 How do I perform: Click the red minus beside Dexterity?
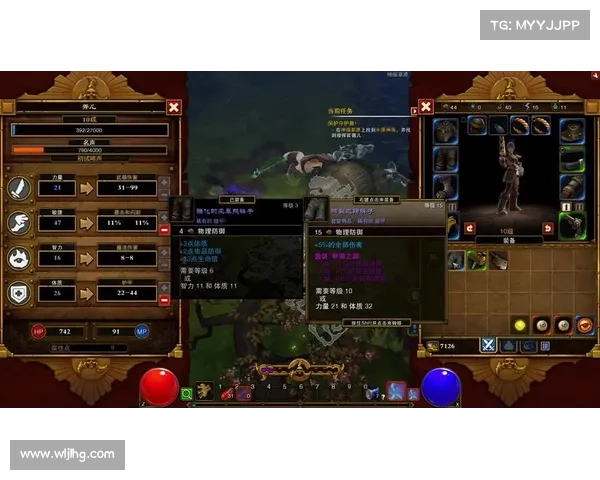tap(165, 229)
